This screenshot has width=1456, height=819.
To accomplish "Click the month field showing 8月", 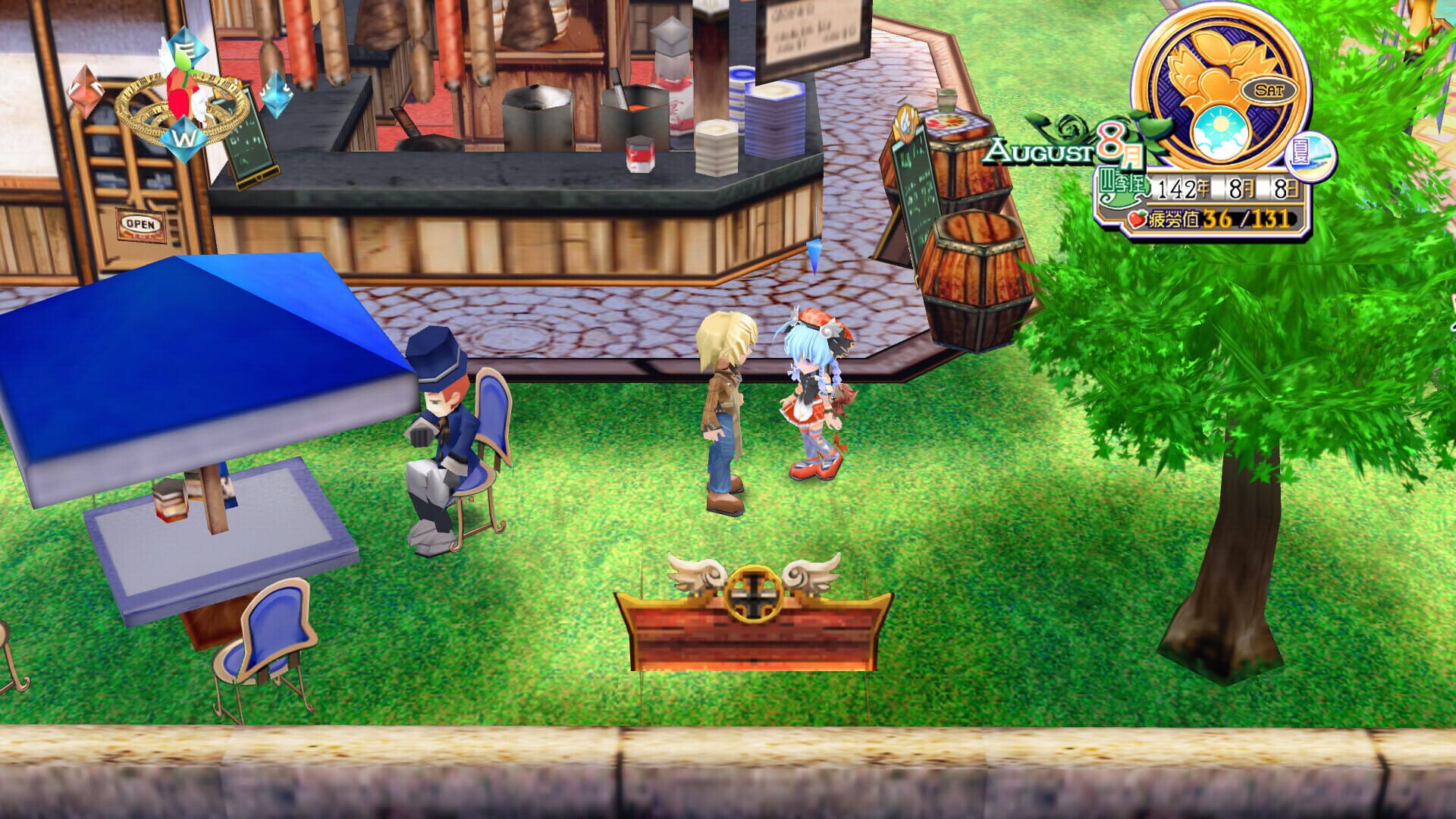I will (x=1243, y=188).
